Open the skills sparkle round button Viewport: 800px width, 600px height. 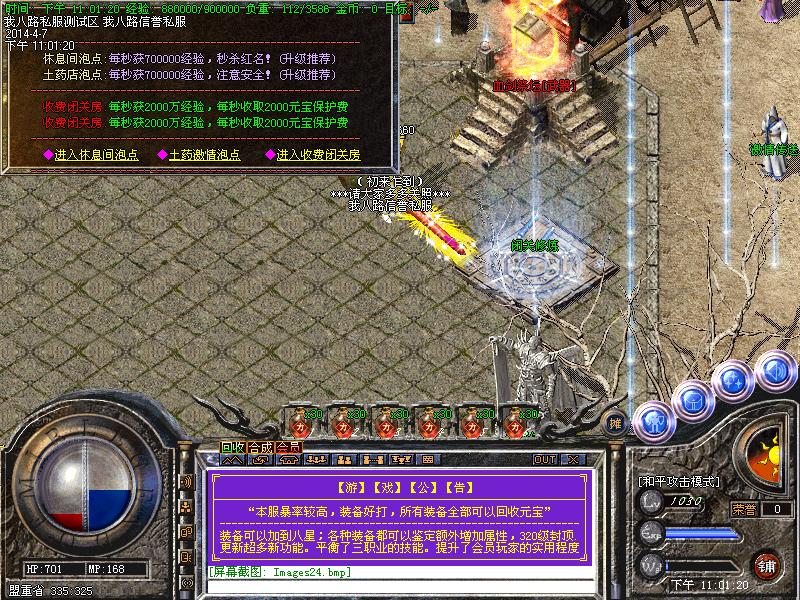[x=734, y=381]
